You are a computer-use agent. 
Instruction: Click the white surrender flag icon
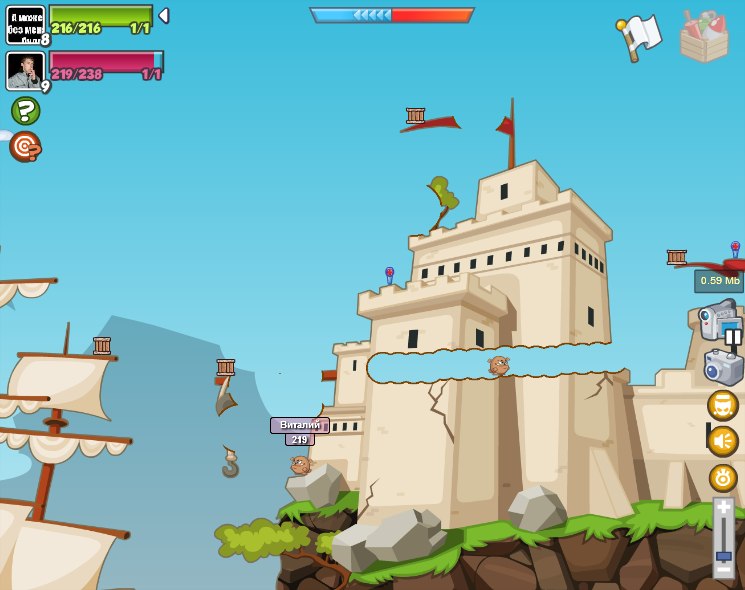click(640, 37)
